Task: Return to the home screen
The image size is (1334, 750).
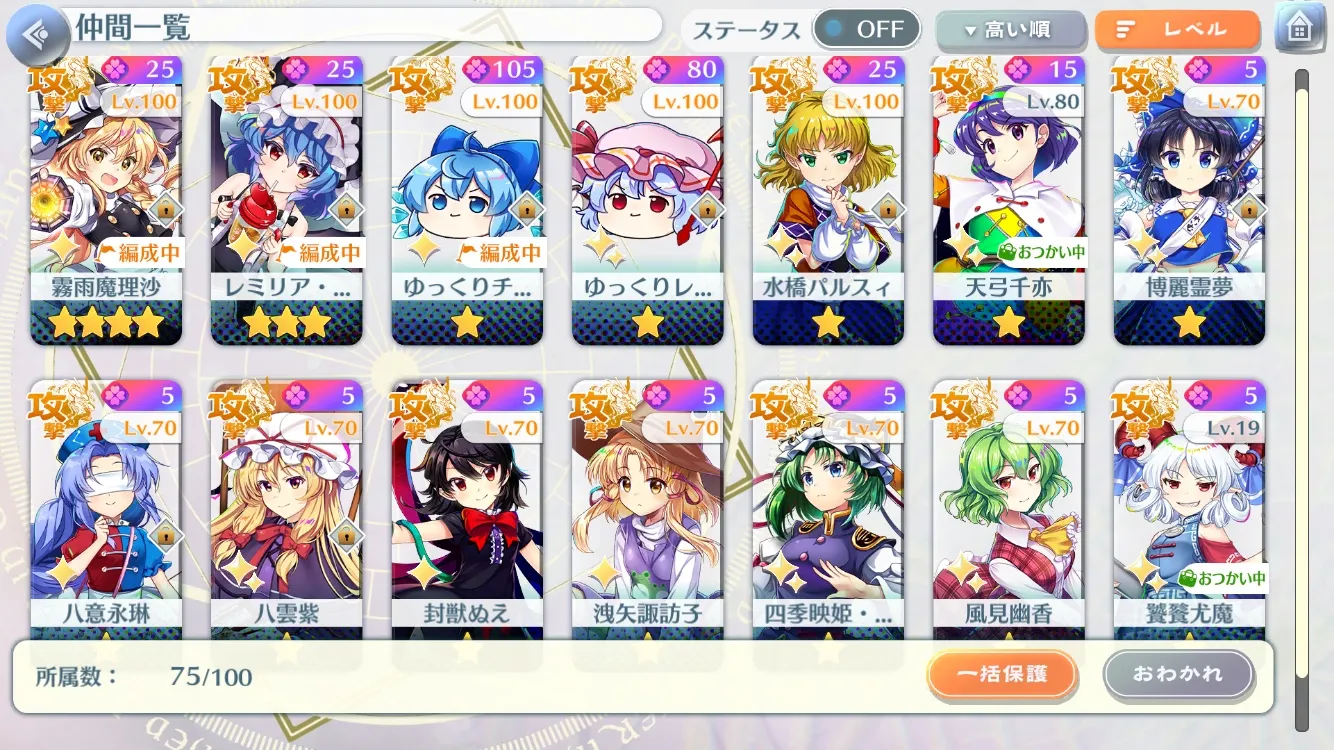Action: tap(1298, 29)
